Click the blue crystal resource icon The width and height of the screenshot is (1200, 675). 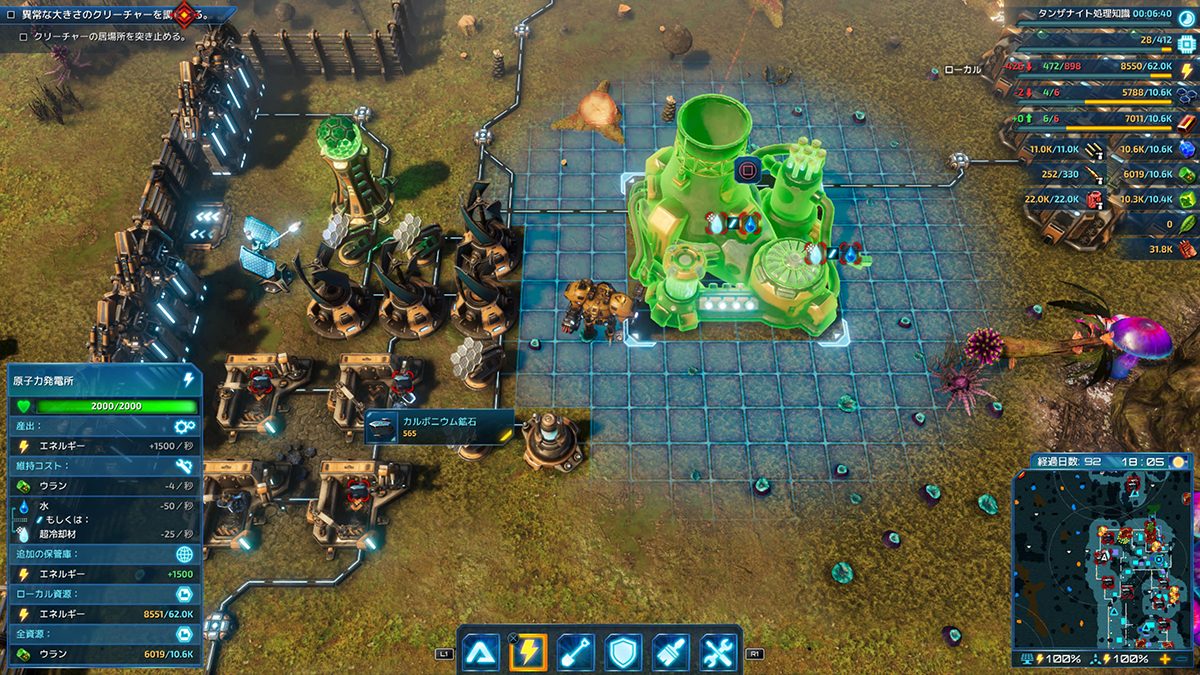click(x=1187, y=148)
